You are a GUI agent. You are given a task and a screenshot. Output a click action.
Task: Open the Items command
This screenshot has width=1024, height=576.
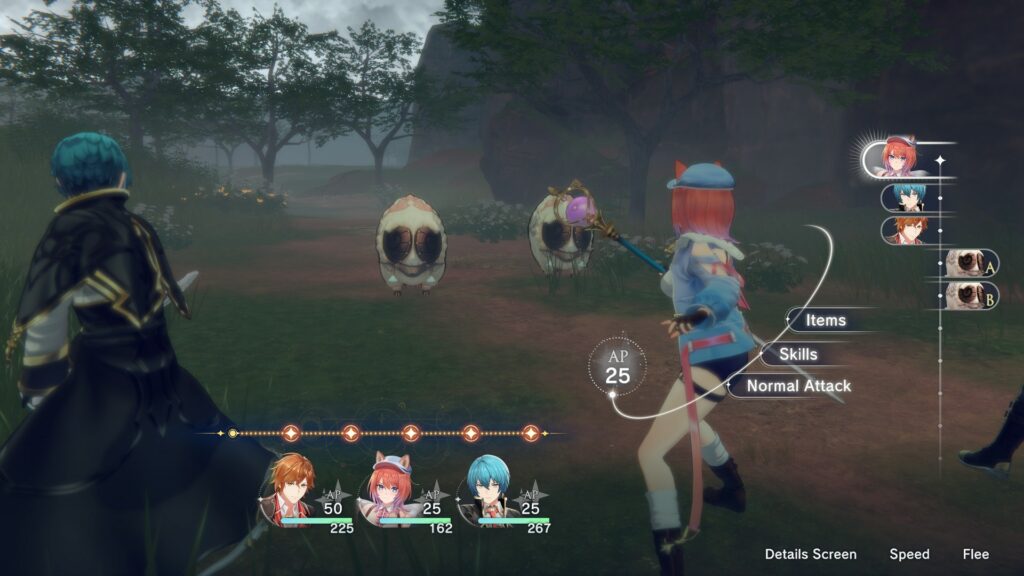click(x=826, y=320)
